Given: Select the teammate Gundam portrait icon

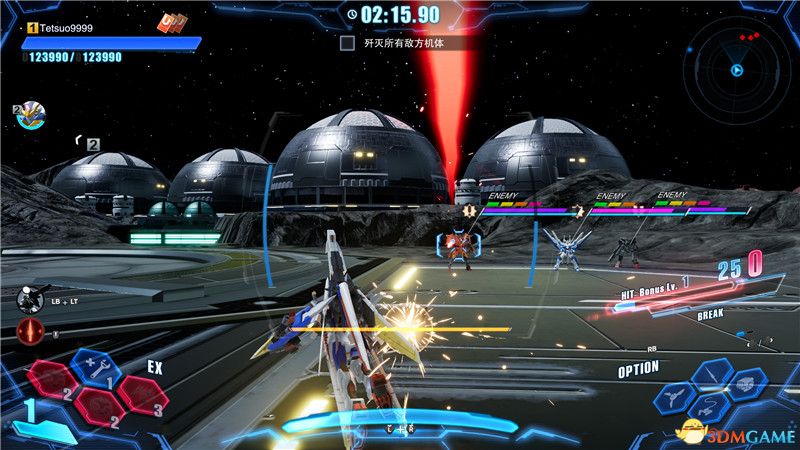Looking at the screenshot, I should click(29, 117).
